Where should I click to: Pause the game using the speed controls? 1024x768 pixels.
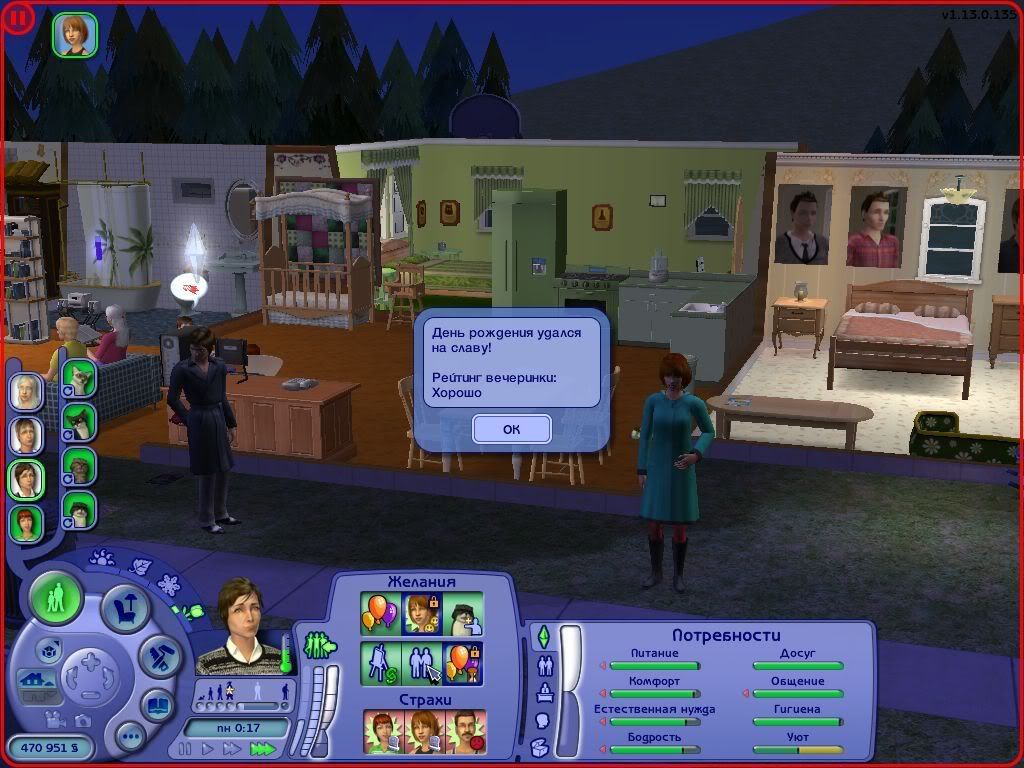(x=185, y=748)
